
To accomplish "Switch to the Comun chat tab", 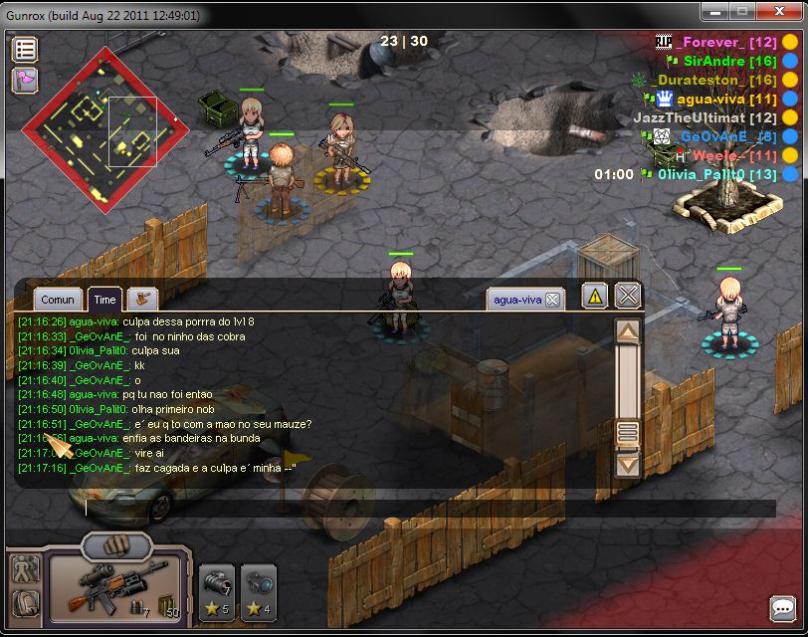I will tap(58, 299).
